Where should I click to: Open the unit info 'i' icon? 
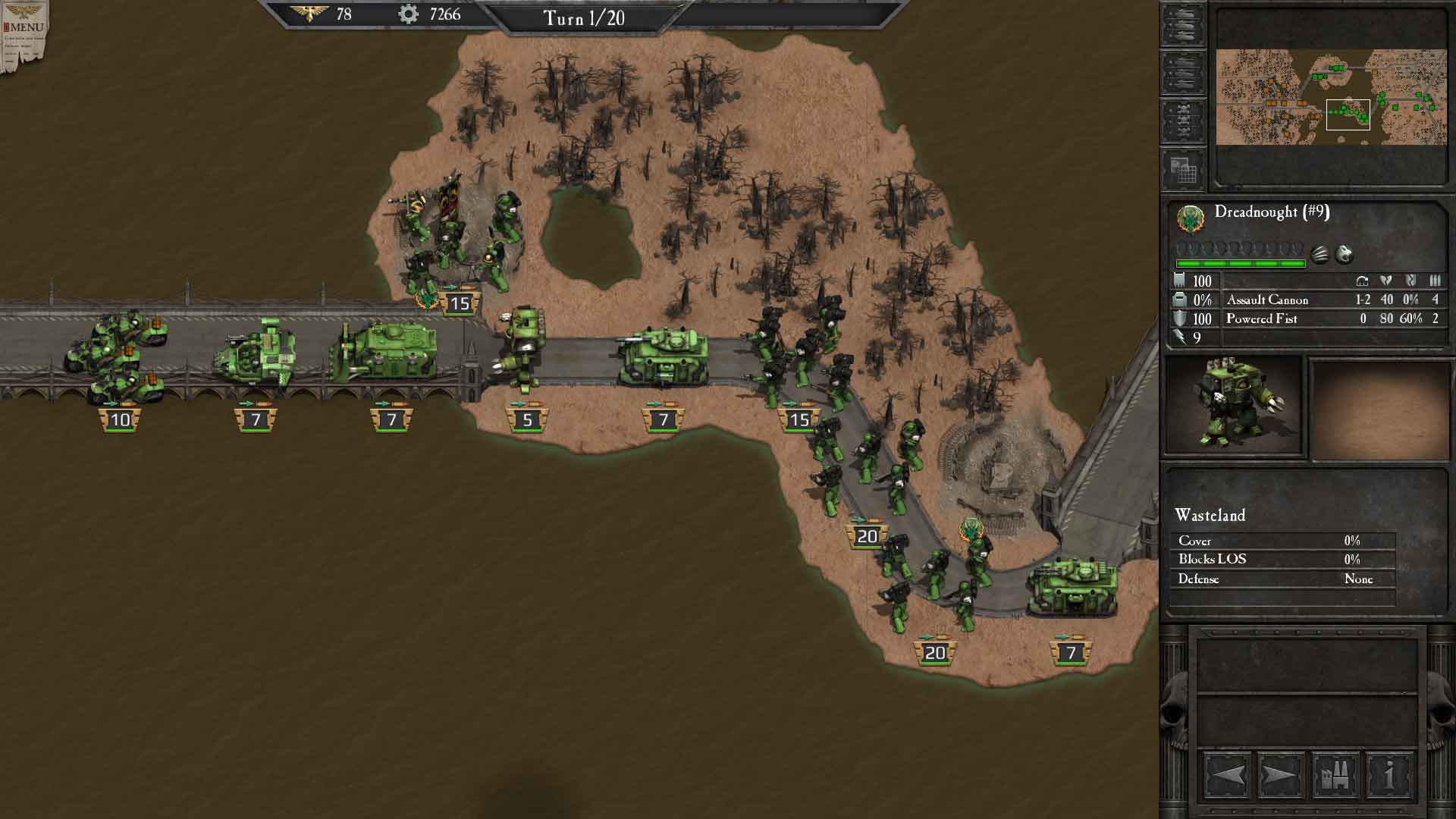[x=1389, y=774]
